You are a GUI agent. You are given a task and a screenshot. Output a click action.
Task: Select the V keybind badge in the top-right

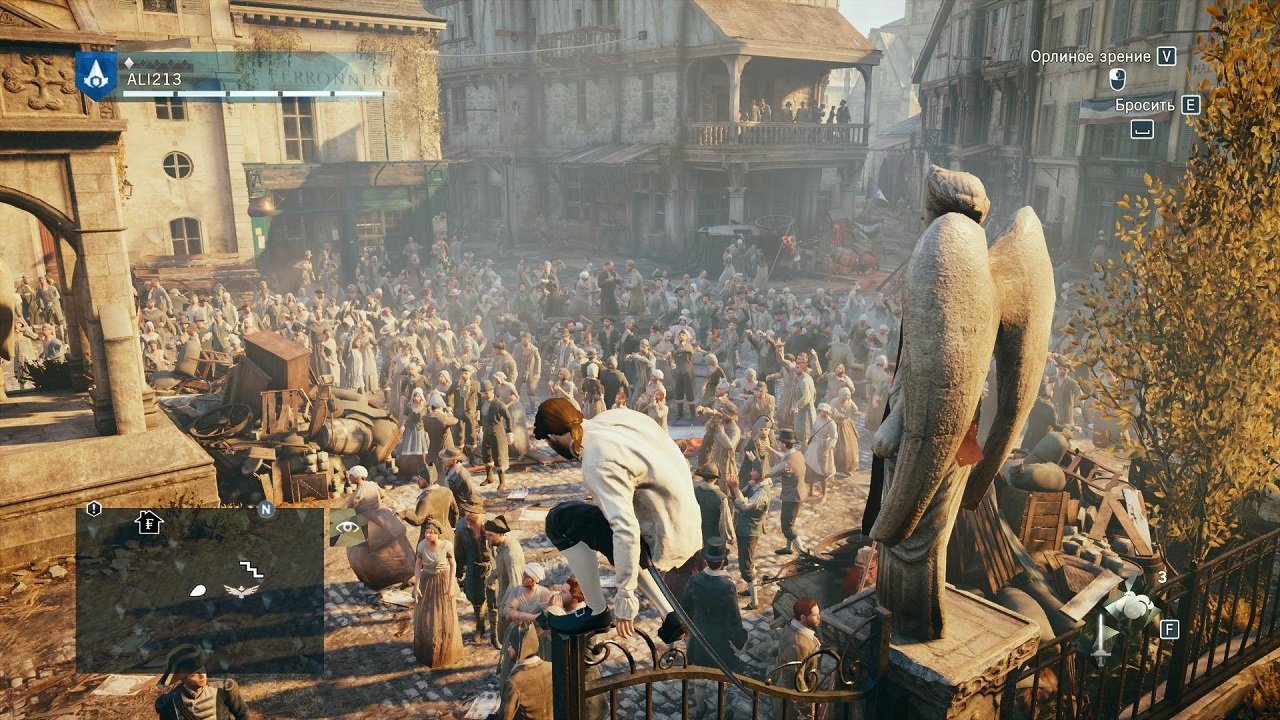(x=1167, y=58)
